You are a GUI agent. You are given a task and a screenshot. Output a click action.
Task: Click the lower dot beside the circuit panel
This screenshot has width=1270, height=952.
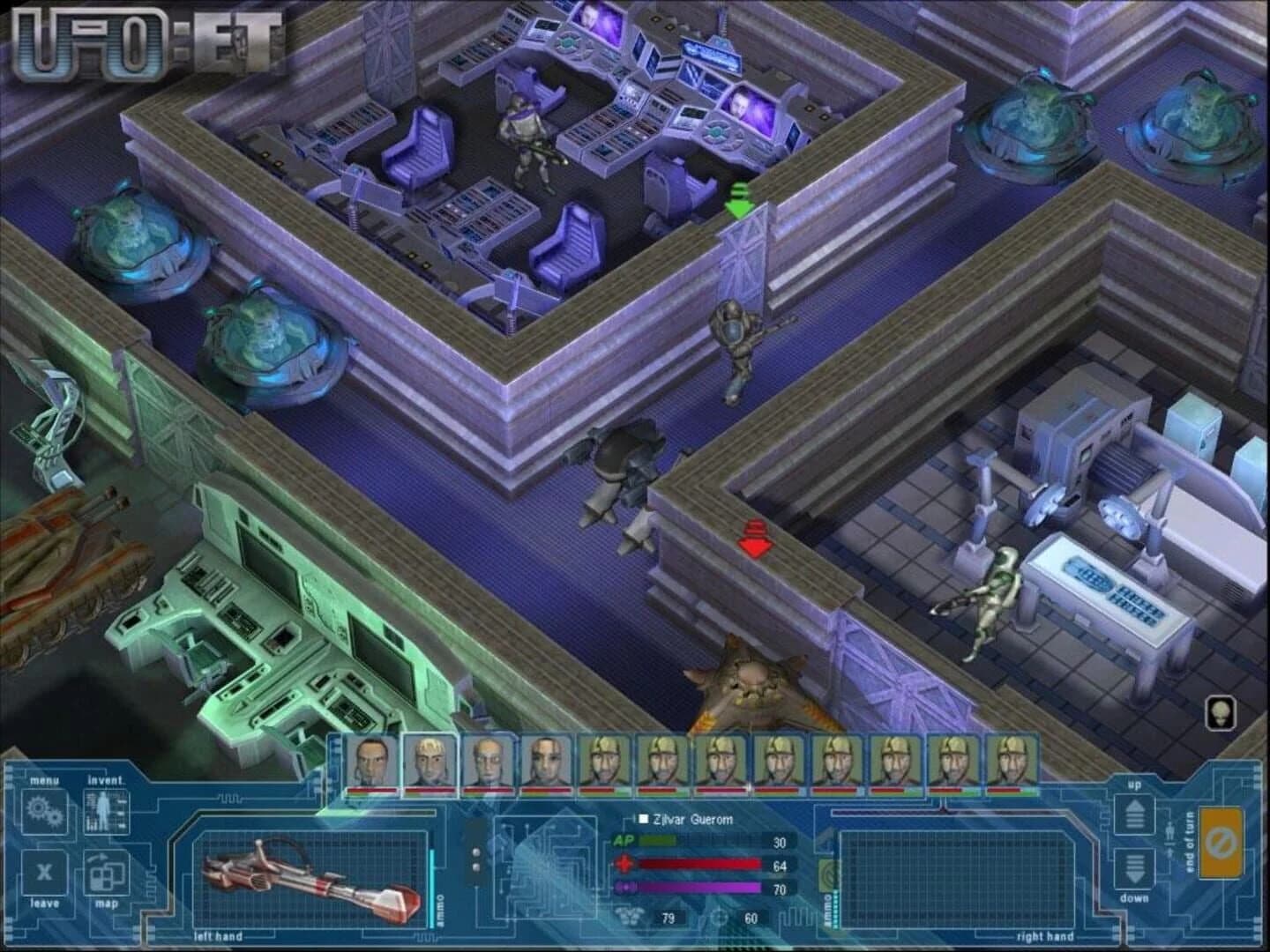click(476, 866)
